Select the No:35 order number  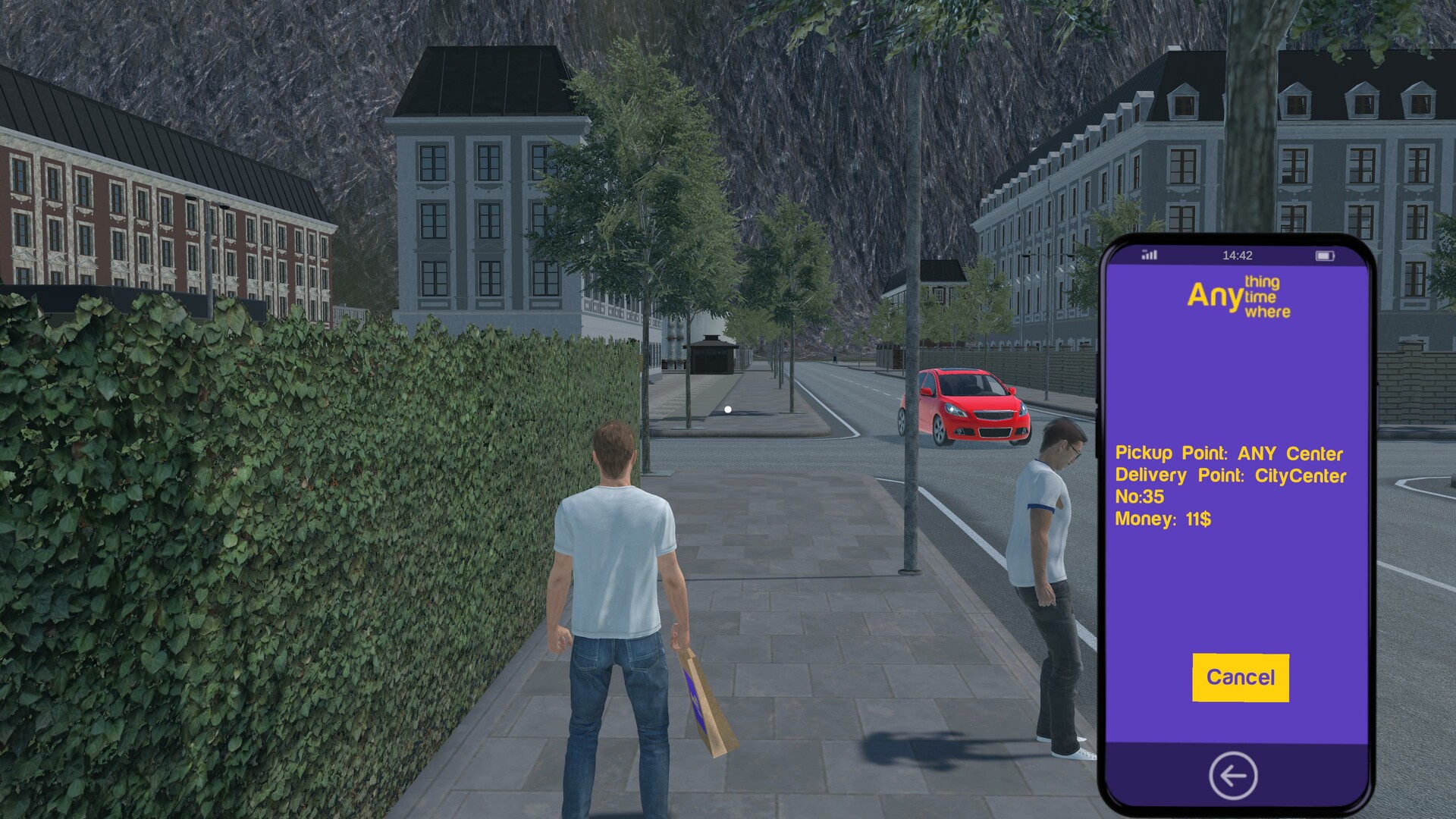[1139, 498]
